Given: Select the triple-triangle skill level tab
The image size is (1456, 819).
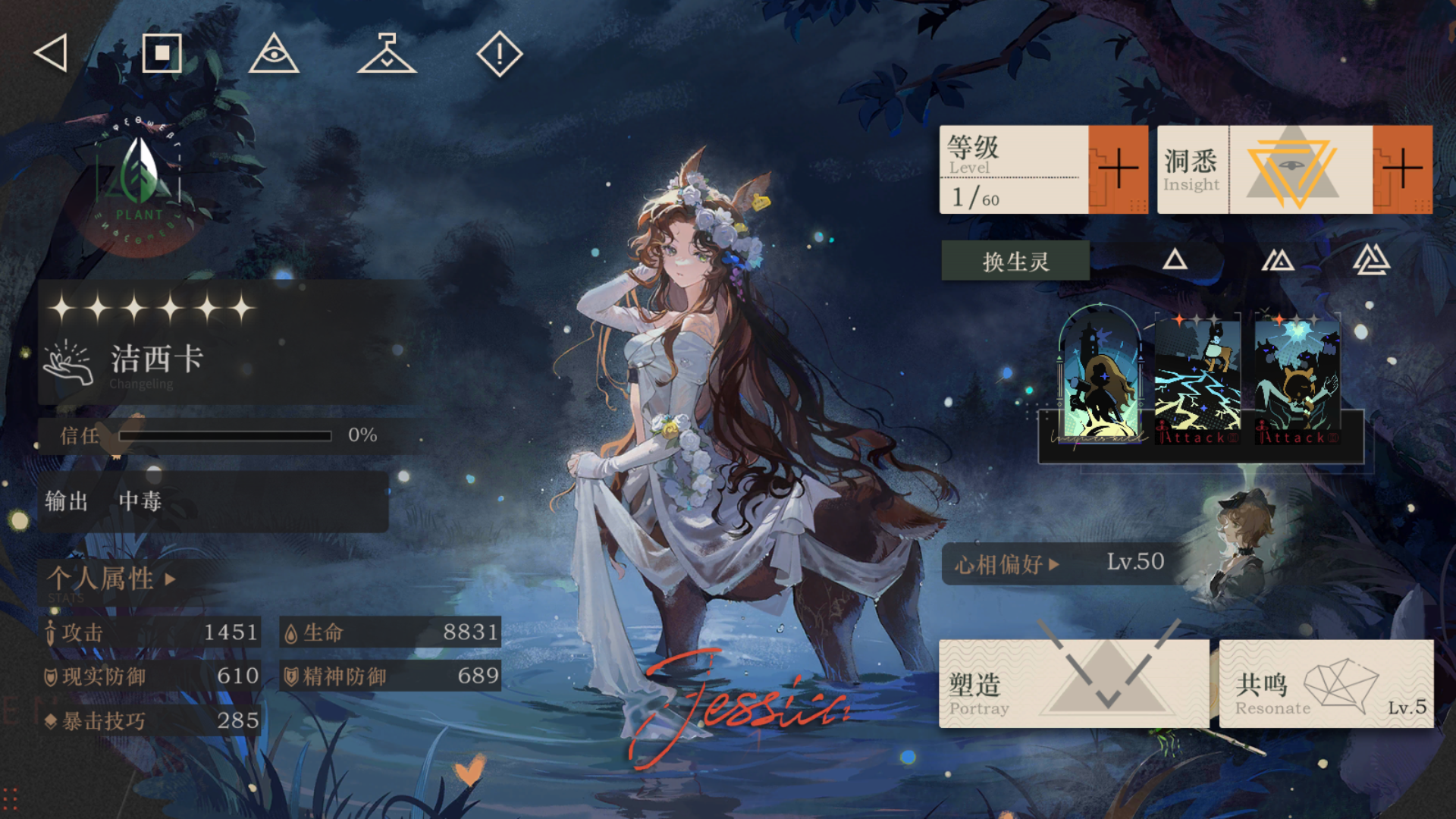Looking at the screenshot, I should pyautogui.click(x=1371, y=260).
